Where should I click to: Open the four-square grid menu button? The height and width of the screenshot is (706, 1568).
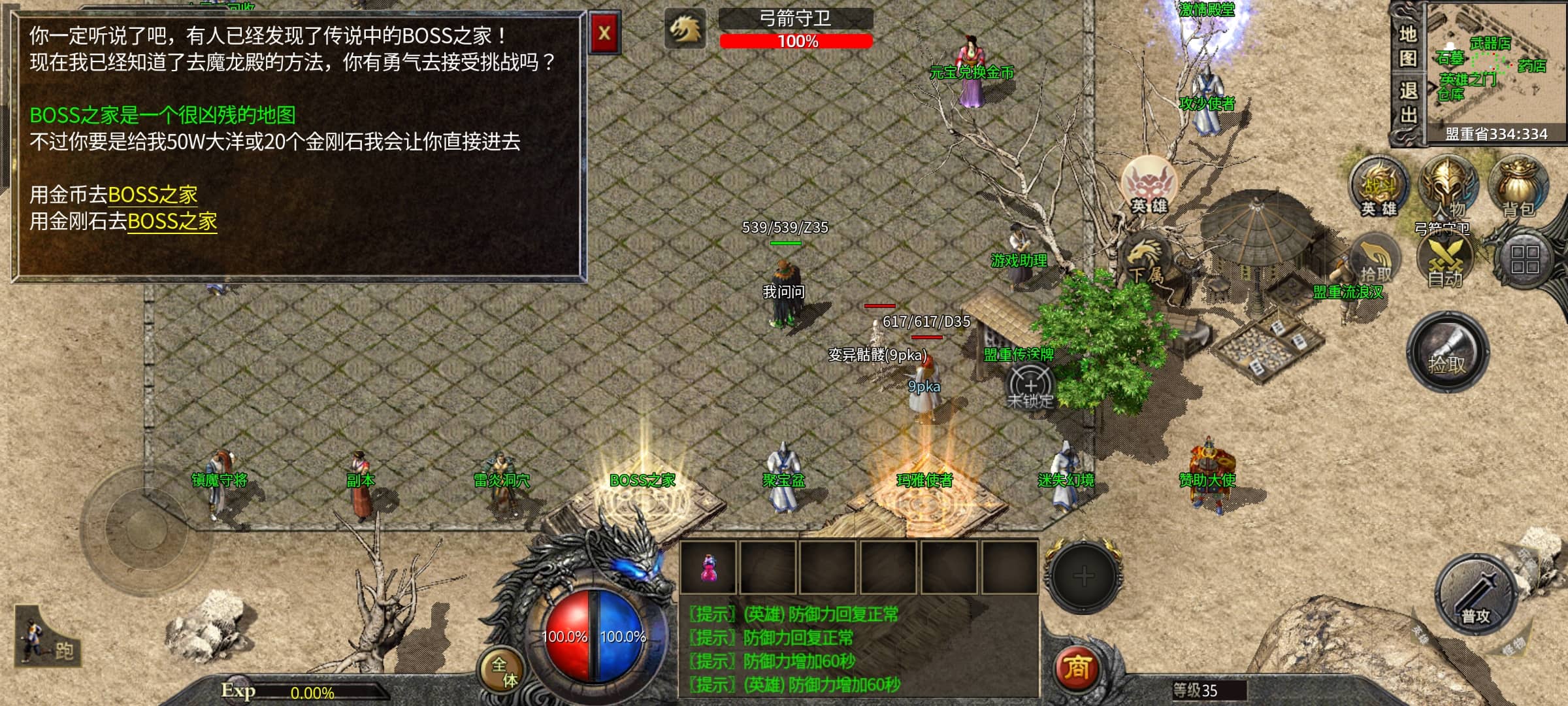point(1525,259)
